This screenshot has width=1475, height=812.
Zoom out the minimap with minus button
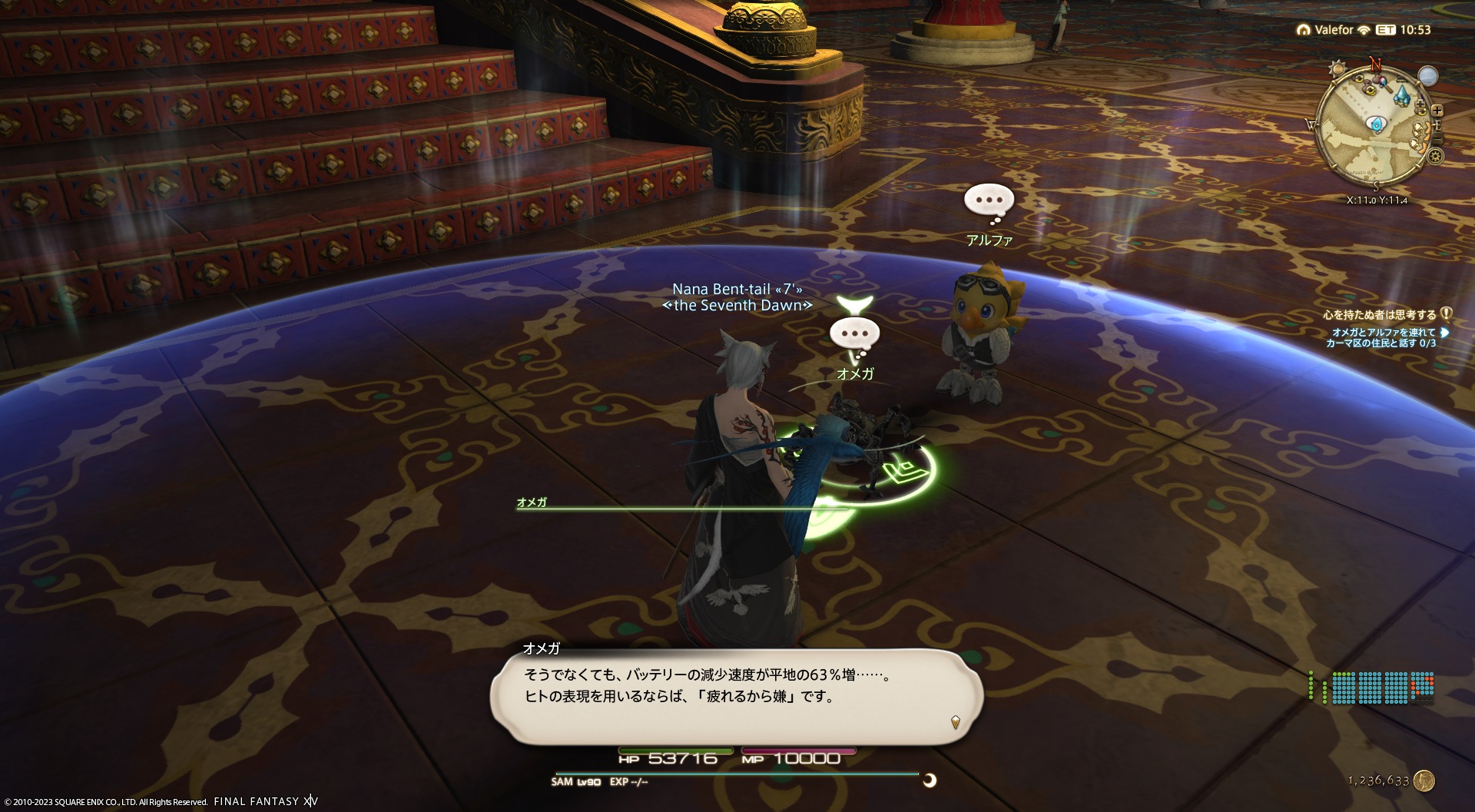click(1437, 138)
